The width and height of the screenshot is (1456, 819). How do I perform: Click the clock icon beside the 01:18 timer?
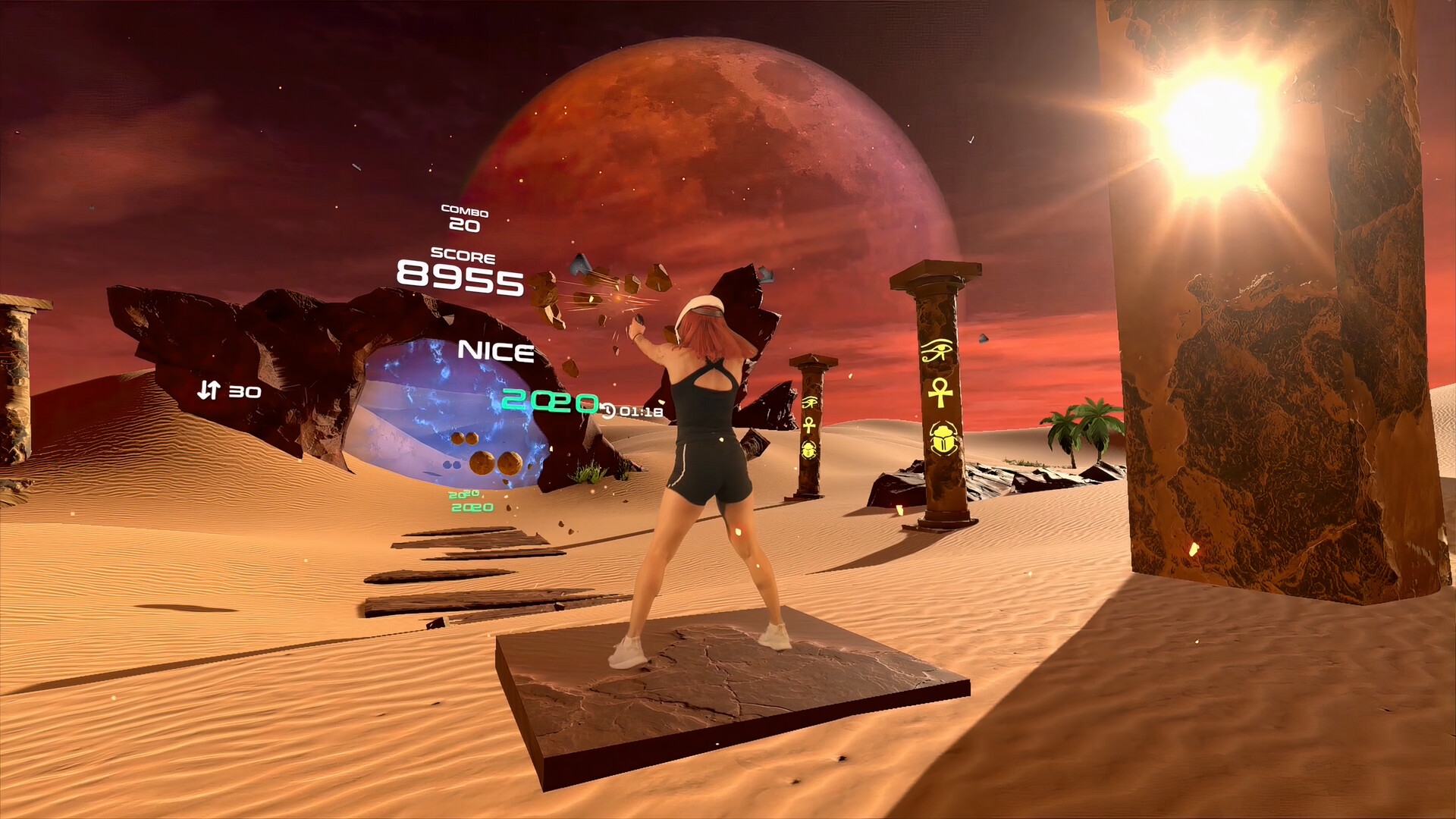coord(610,412)
